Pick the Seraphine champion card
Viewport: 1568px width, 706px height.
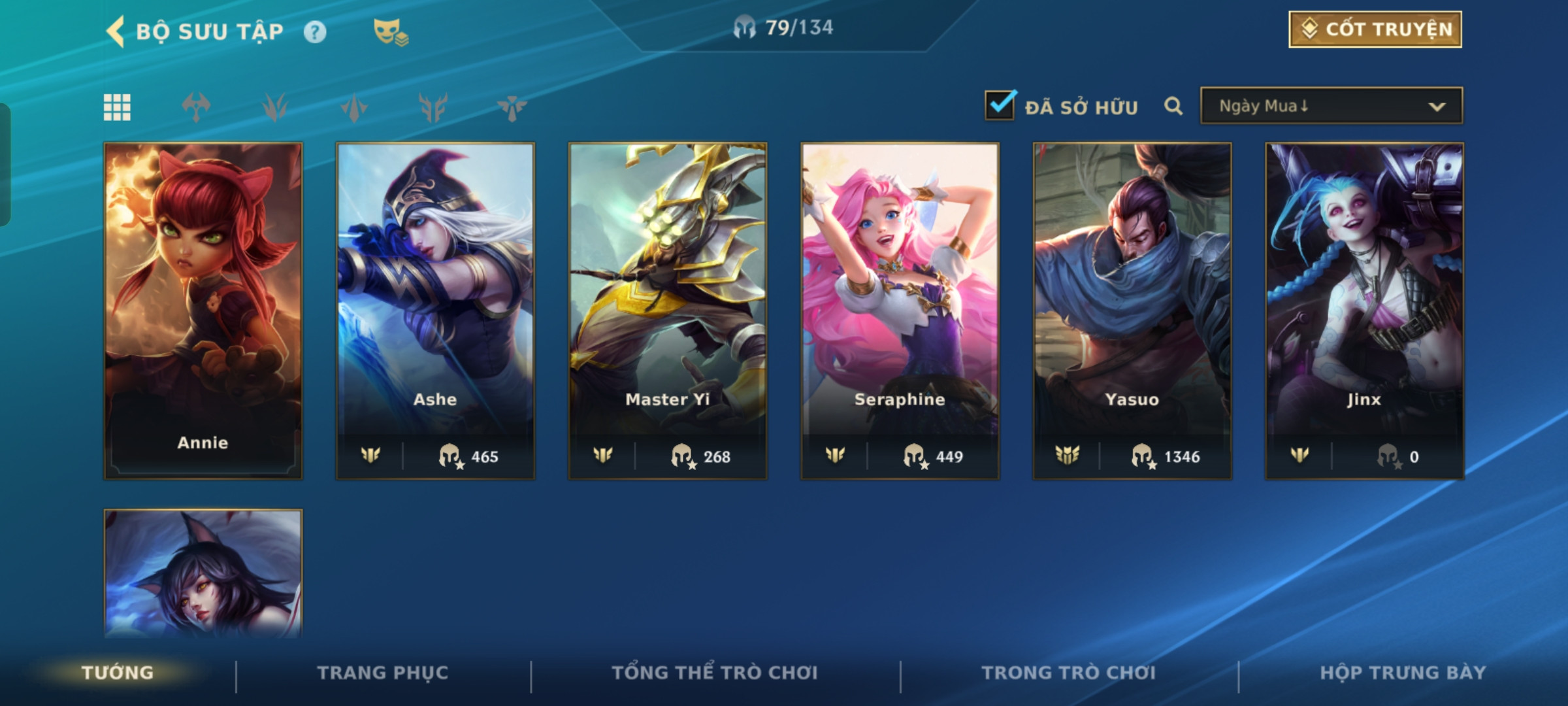pyautogui.click(x=900, y=311)
